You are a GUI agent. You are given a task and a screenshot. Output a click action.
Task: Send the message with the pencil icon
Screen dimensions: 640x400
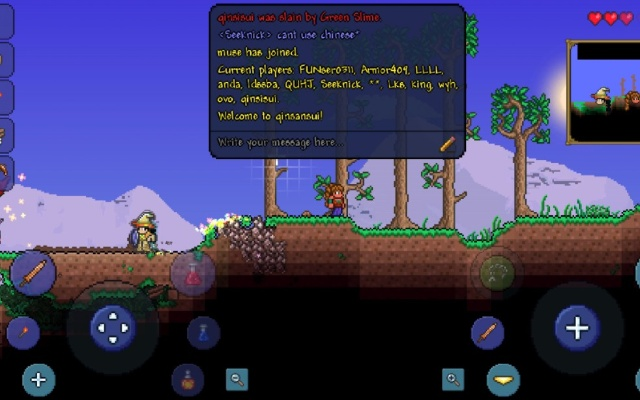pyautogui.click(x=447, y=144)
